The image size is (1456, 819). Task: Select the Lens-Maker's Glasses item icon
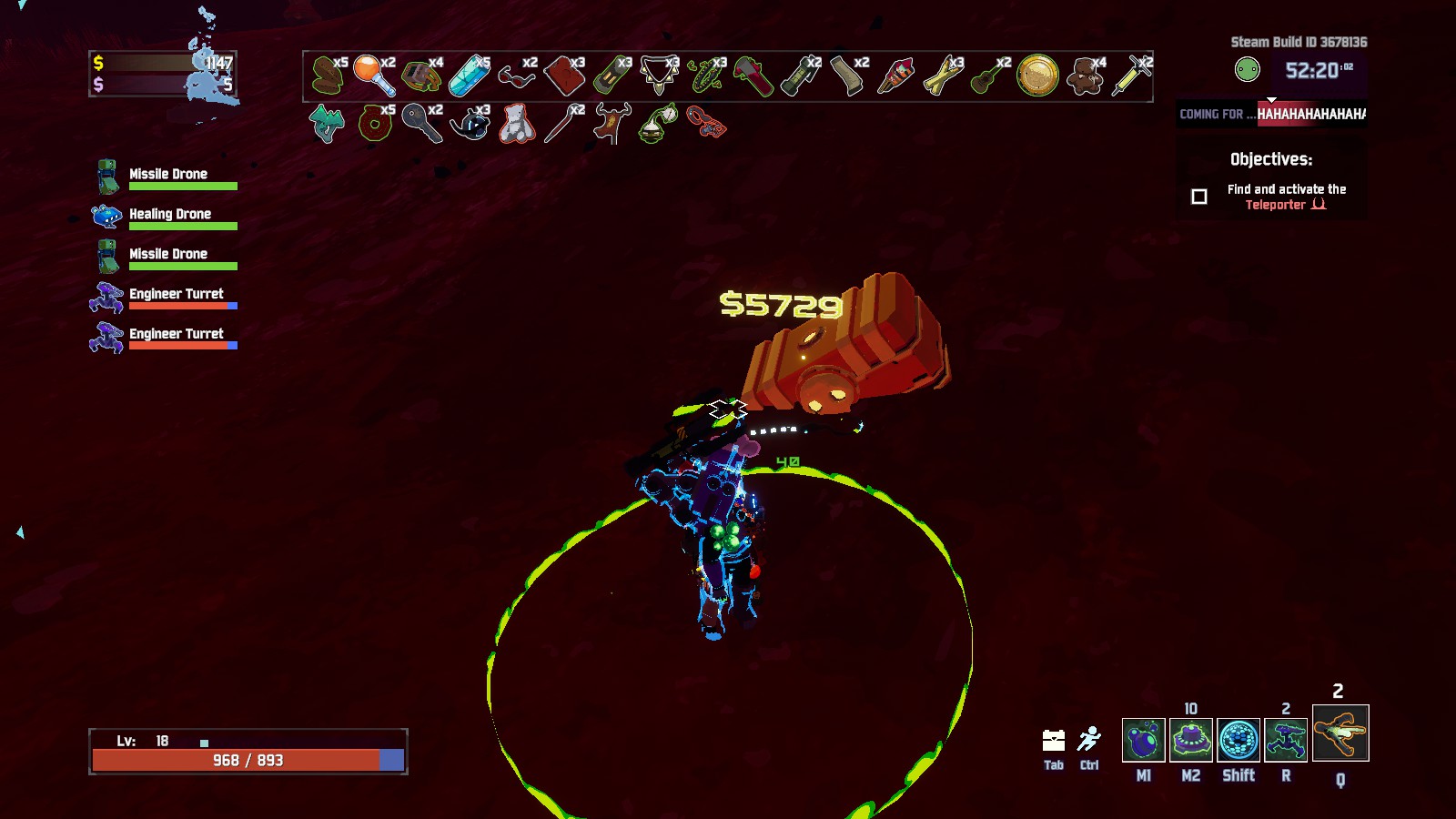point(513,77)
